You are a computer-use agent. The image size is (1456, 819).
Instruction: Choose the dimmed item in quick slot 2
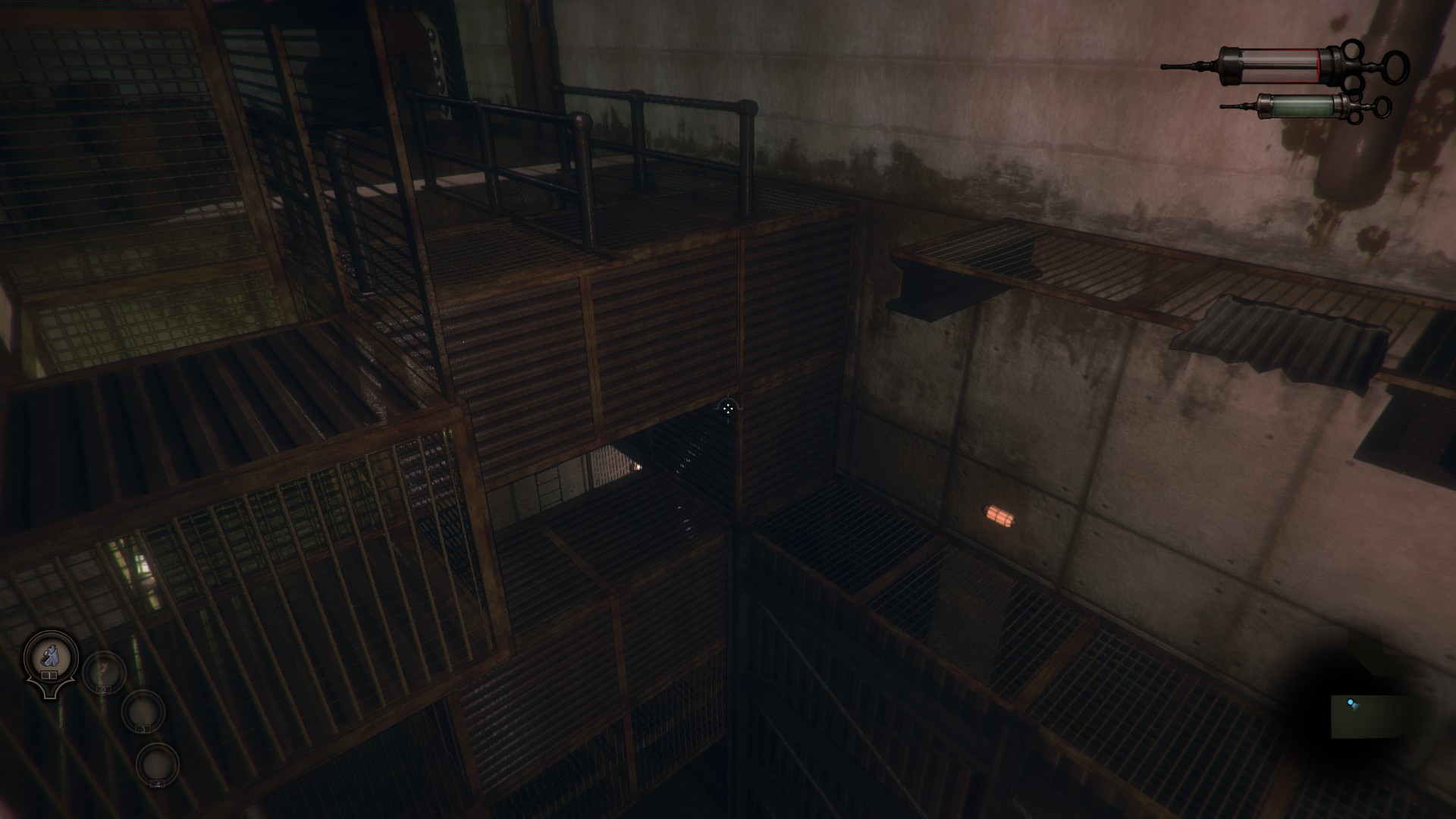tap(104, 672)
